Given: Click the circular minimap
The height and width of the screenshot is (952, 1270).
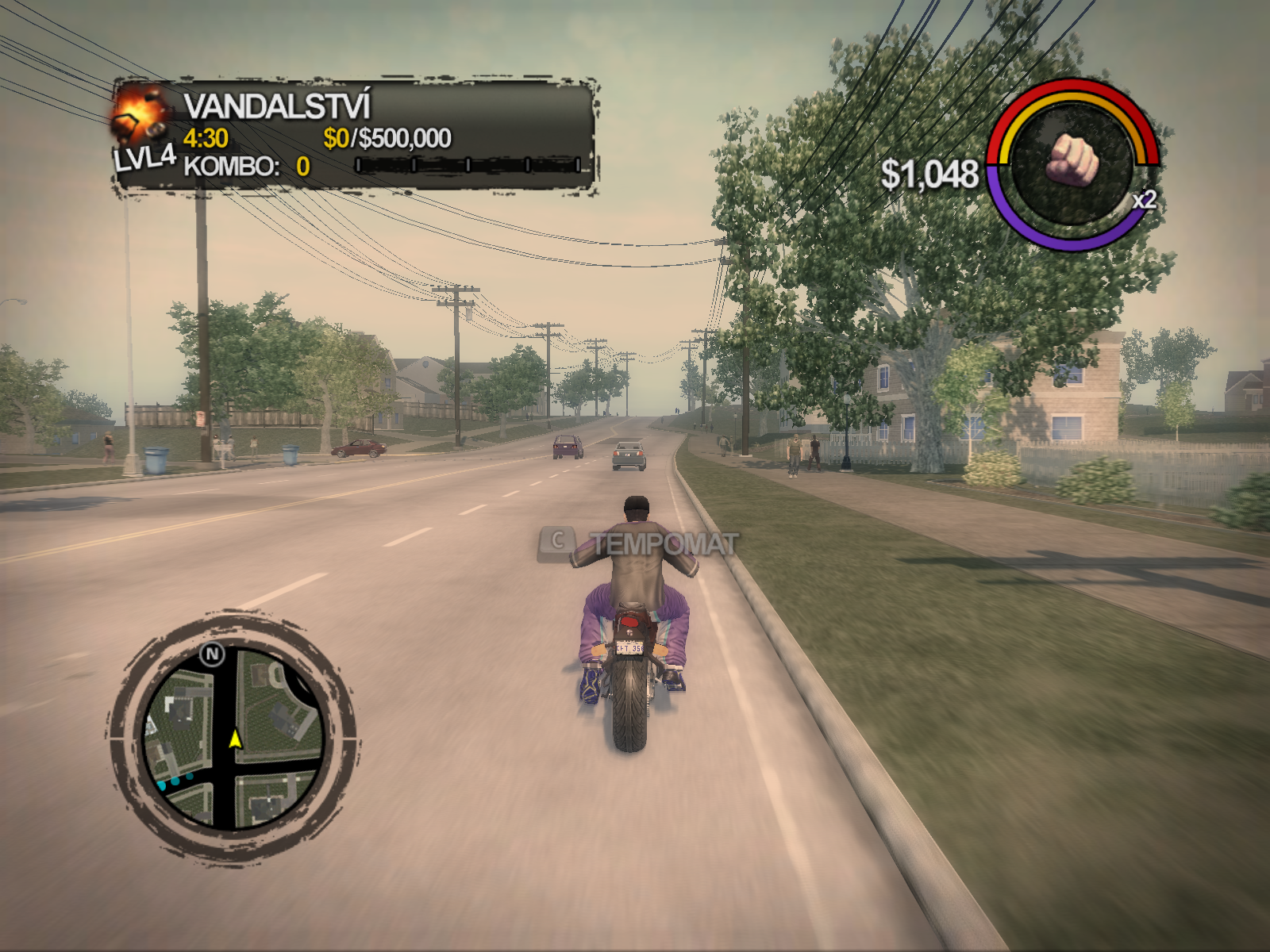Looking at the screenshot, I should pyautogui.click(x=233, y=737).
